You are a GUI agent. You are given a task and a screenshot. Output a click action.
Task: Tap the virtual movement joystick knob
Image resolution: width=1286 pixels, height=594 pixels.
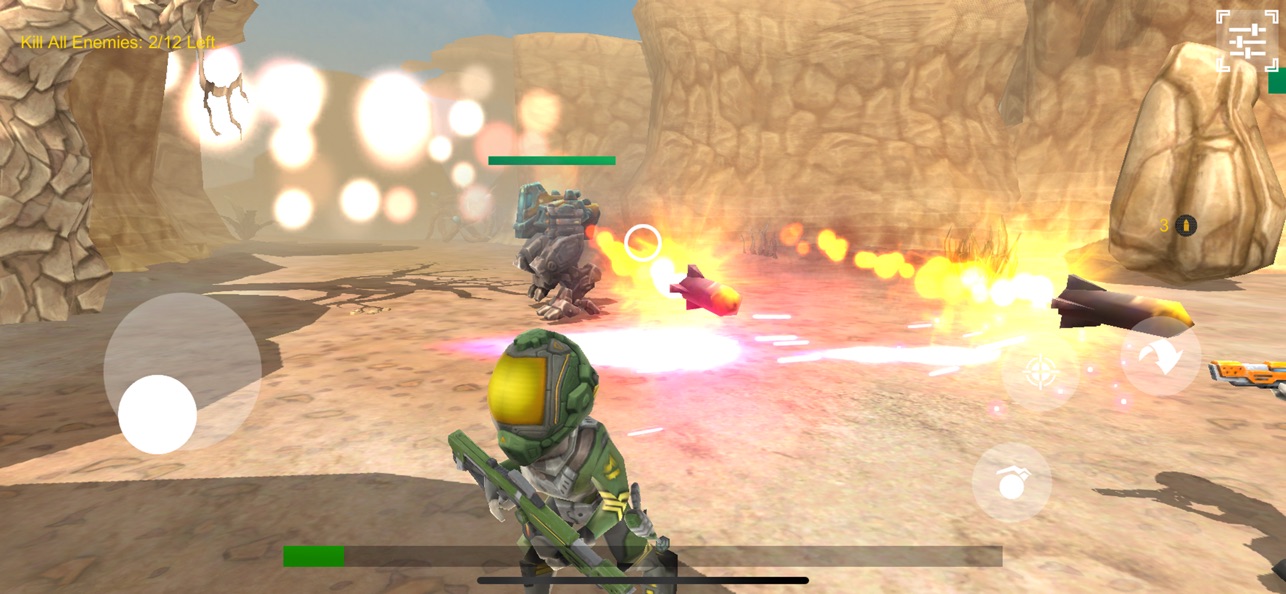coord(157,414)
